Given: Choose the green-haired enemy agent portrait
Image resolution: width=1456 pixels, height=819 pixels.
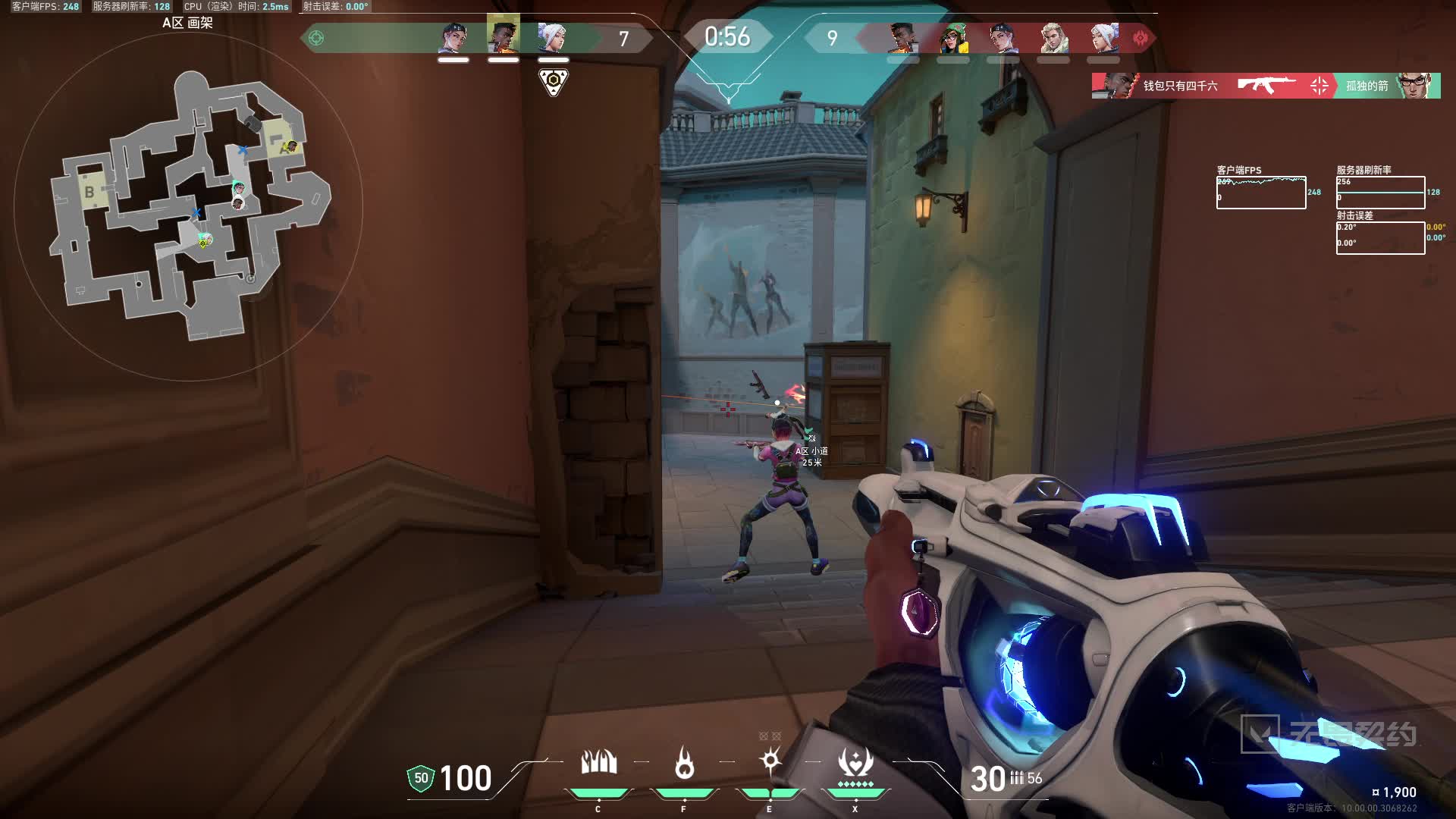Looking at the screenshot, I should 953,38.
